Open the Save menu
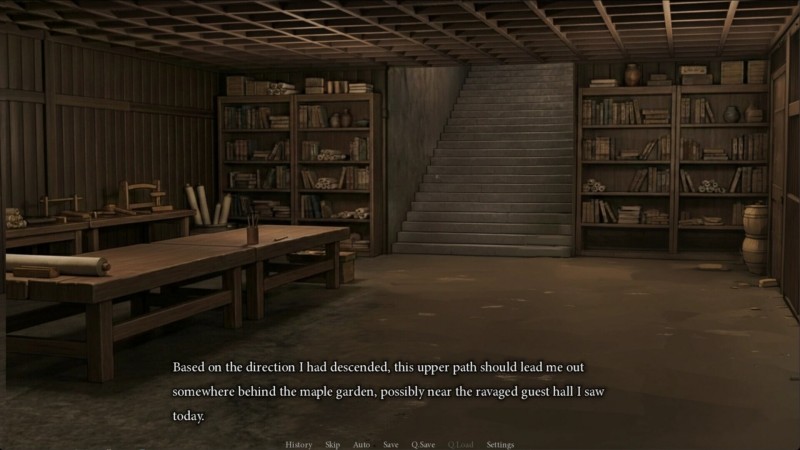This screenshot has width=800, height=450. point(390,444)
